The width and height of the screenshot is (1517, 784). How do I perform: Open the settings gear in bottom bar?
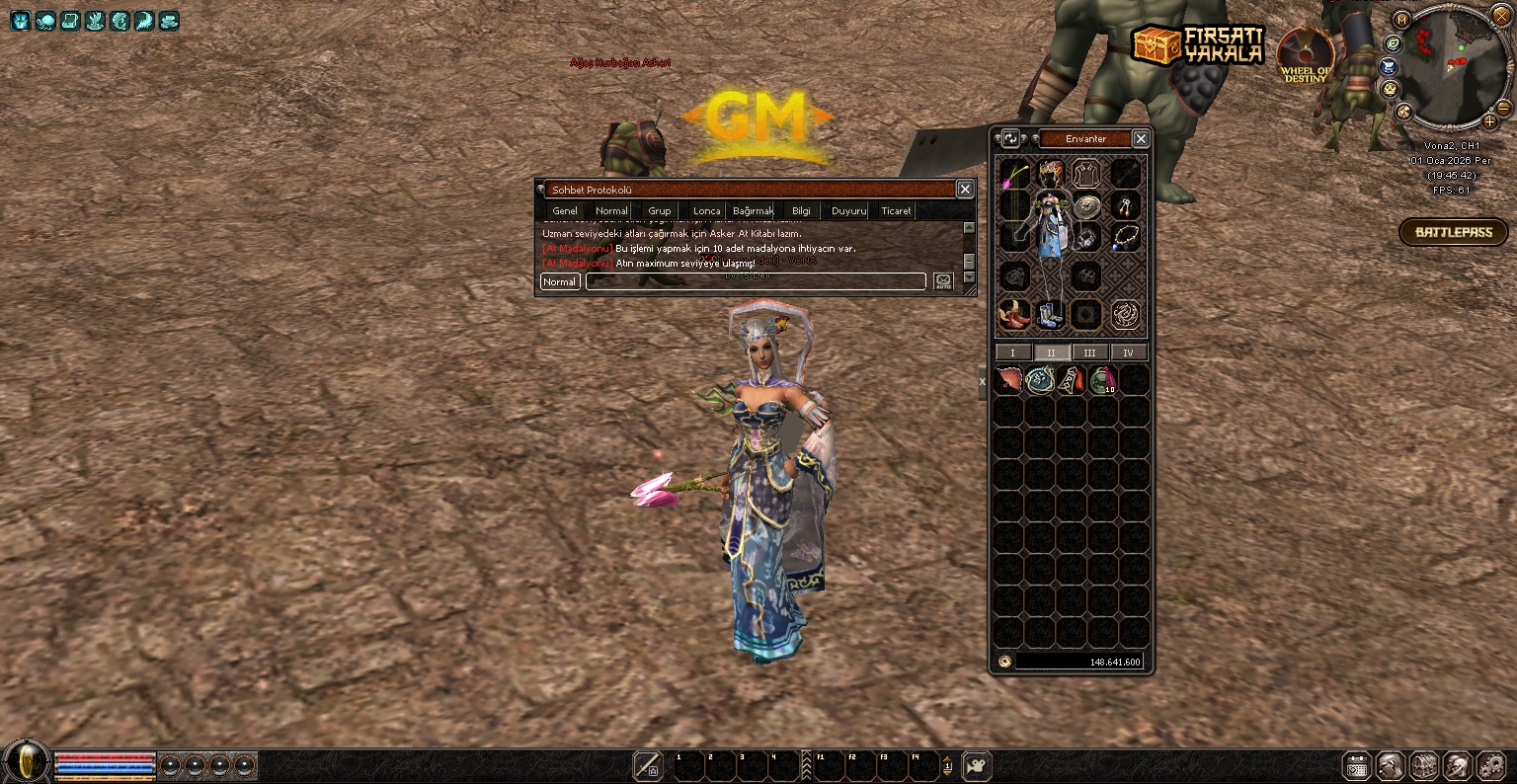tap(1490, 766)
